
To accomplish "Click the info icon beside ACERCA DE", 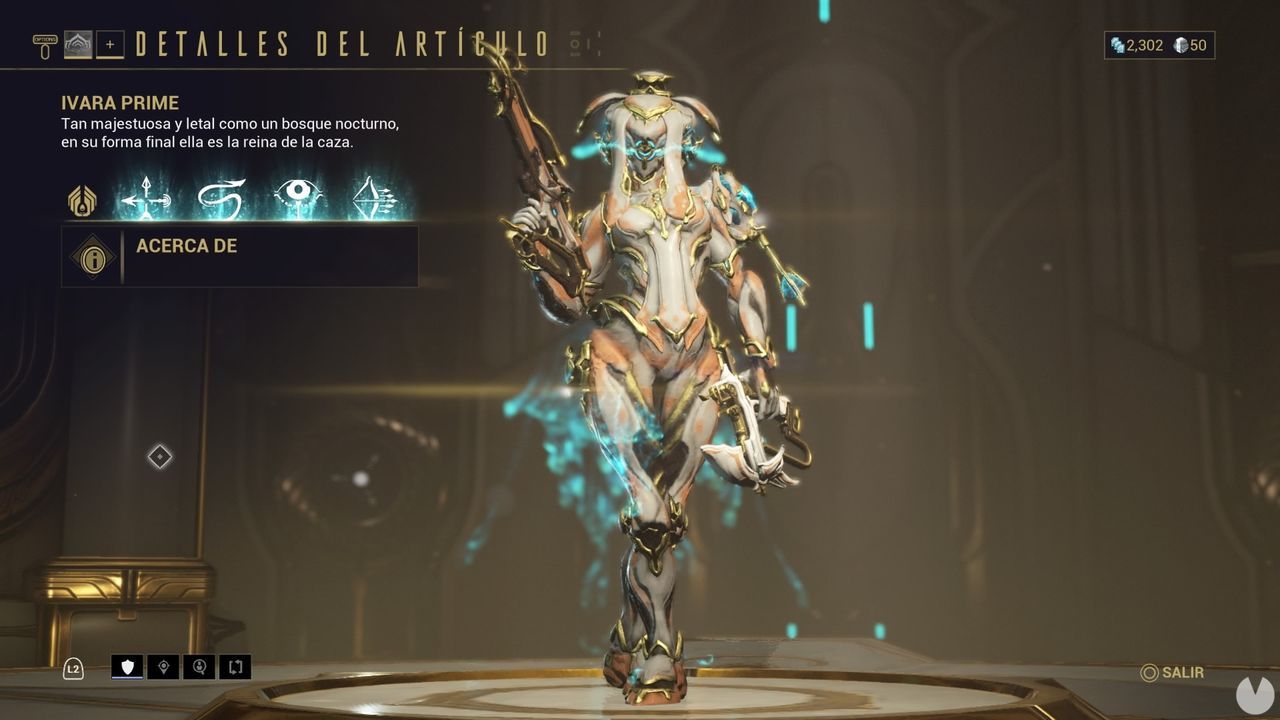I will [x=92, y=256].
